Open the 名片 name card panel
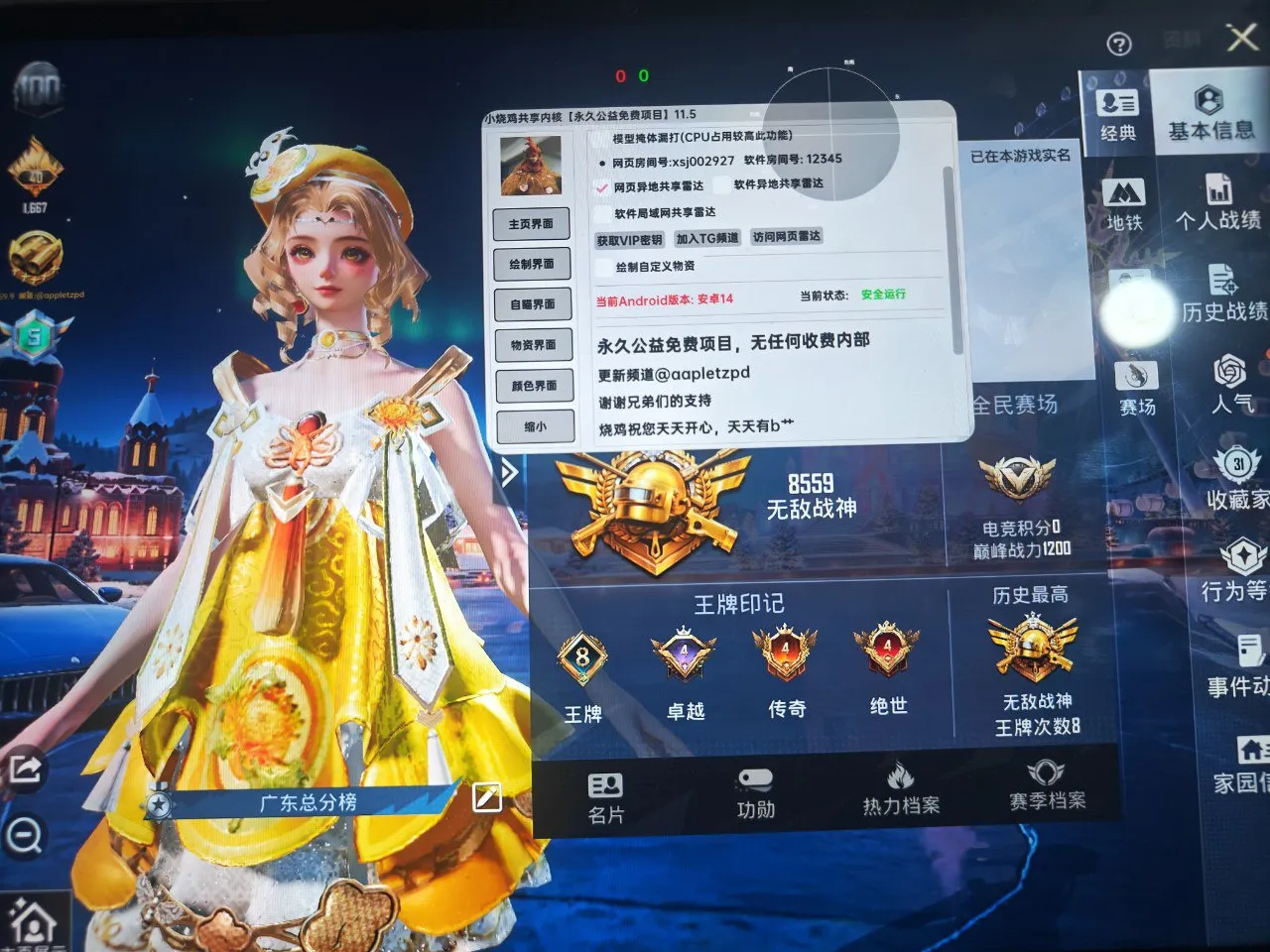Viewport: 1270px width, 952px height. 605,793
